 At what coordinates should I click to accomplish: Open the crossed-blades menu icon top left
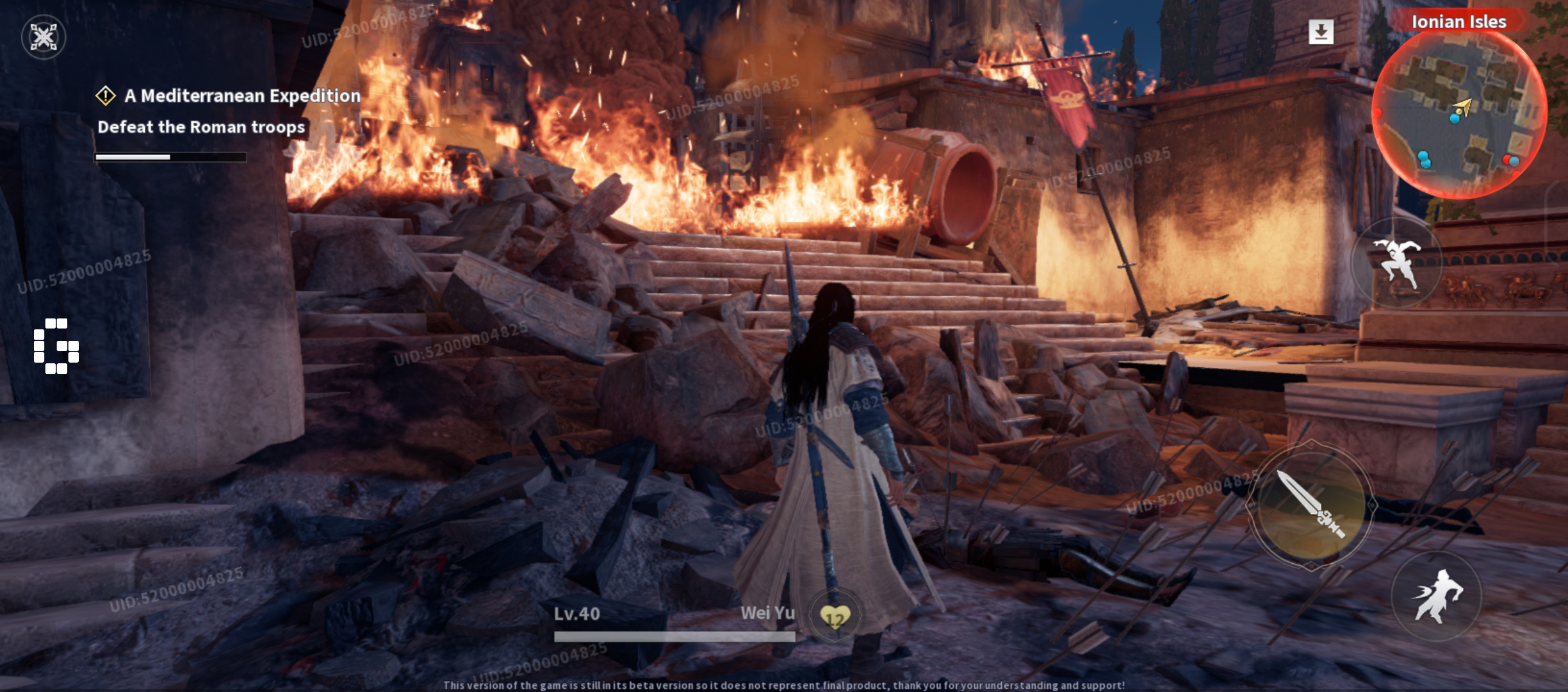pos(43,37)
